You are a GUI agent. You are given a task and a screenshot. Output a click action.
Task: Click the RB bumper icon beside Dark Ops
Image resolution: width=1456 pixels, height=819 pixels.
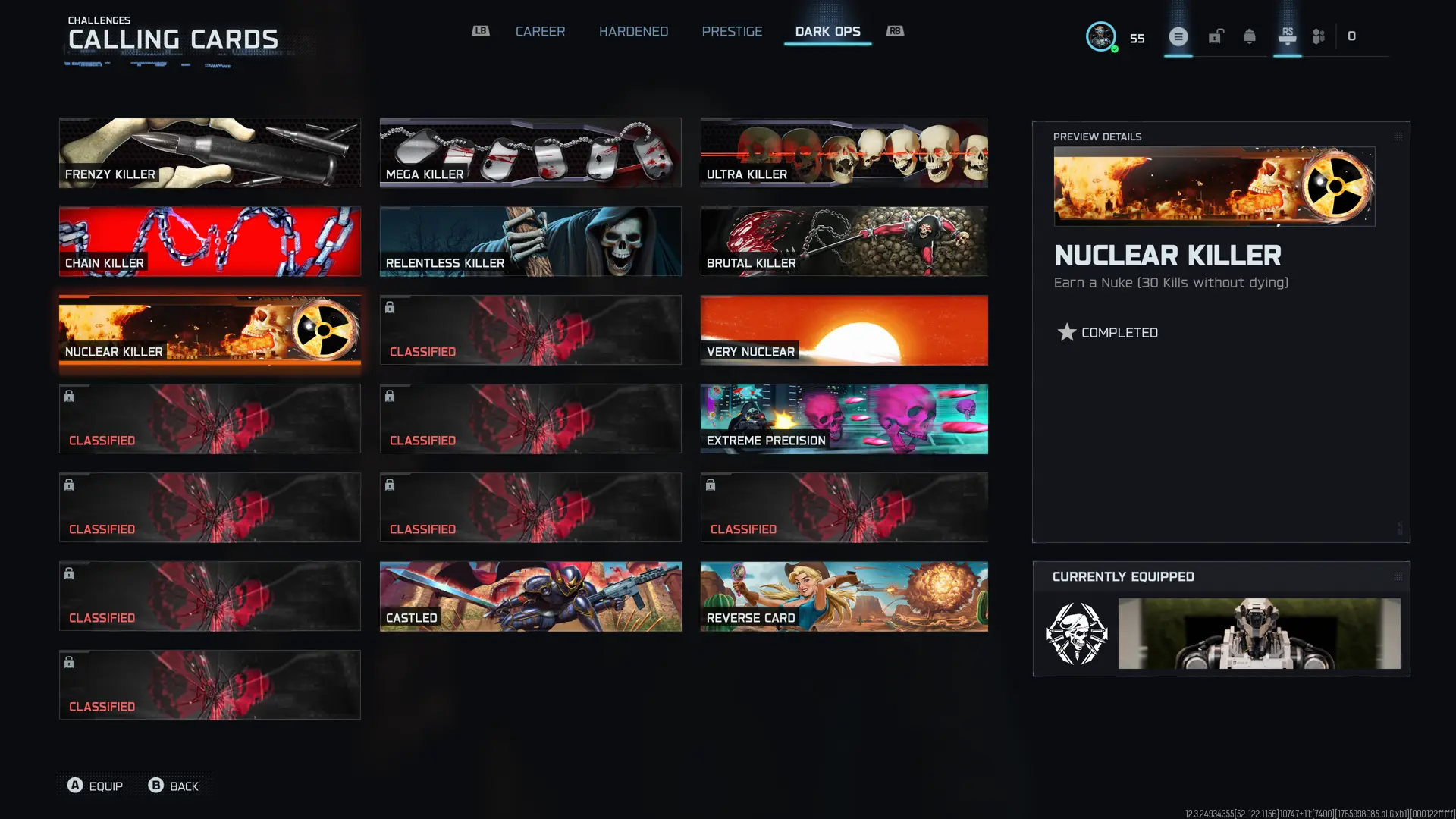click(894, 31)
